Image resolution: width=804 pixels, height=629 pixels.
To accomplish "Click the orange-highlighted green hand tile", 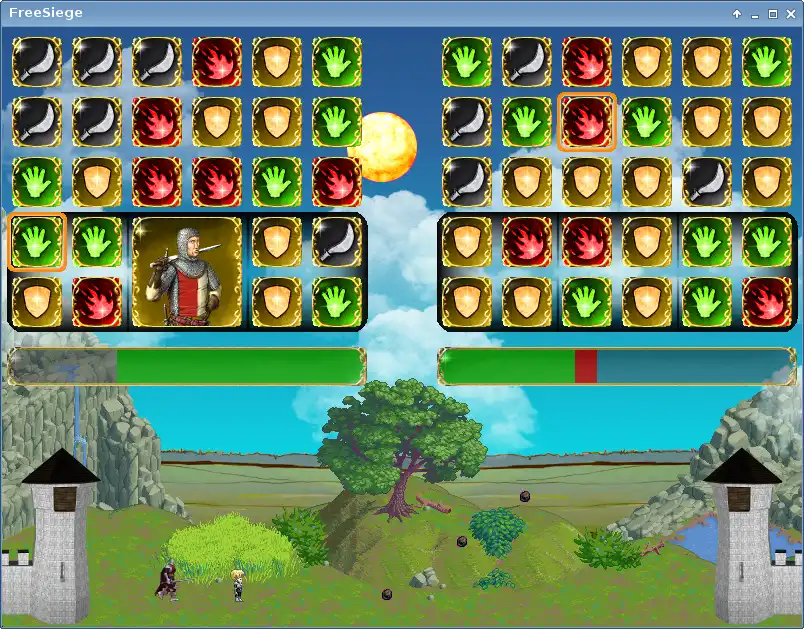I will [x=37, y=242].
